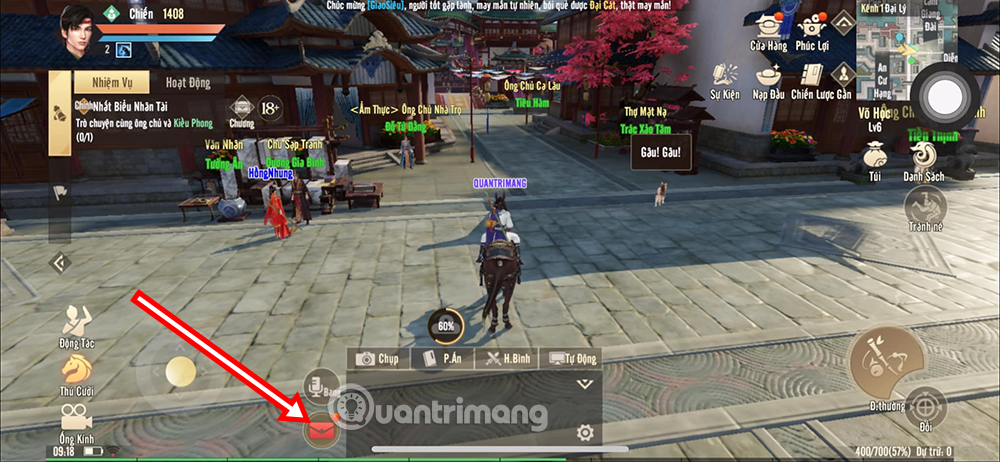The width and height of the screenshot is (1000, 462).
Task: Open the red mail envelope icon
Action: point(323,430)
